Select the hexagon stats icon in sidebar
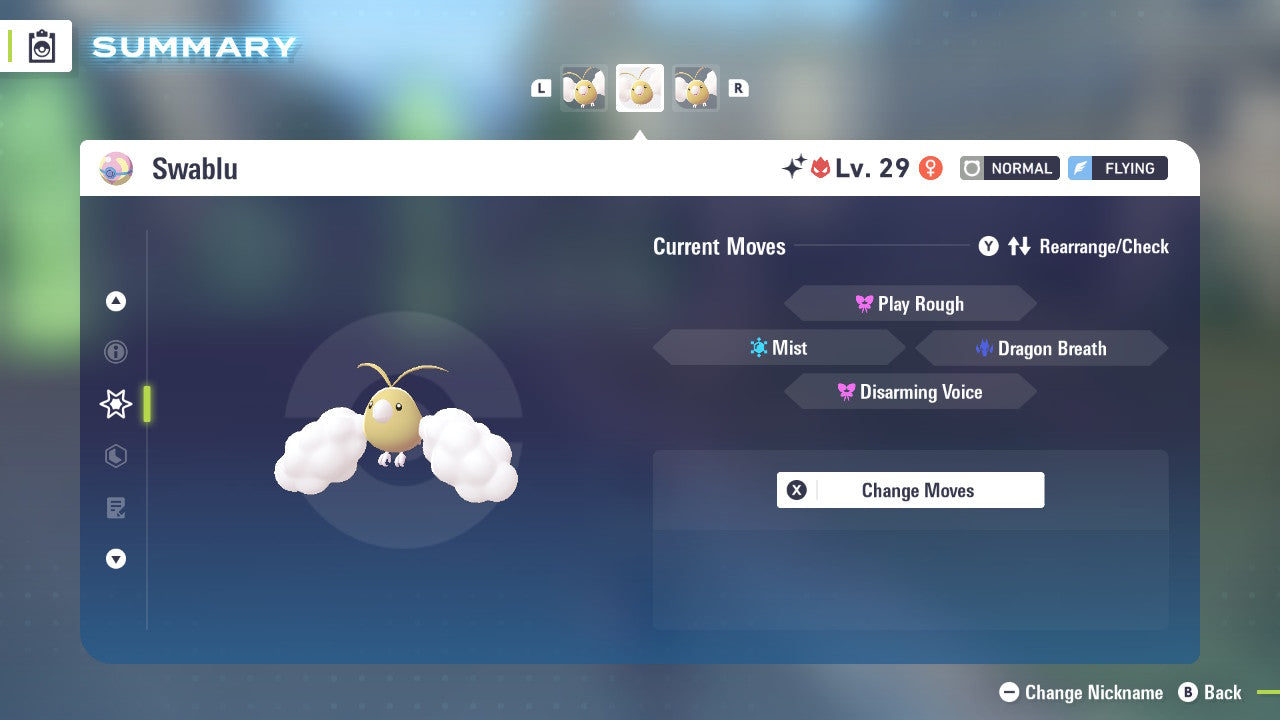The width and height of the screenshot is (1280, 720). point(115,456)
